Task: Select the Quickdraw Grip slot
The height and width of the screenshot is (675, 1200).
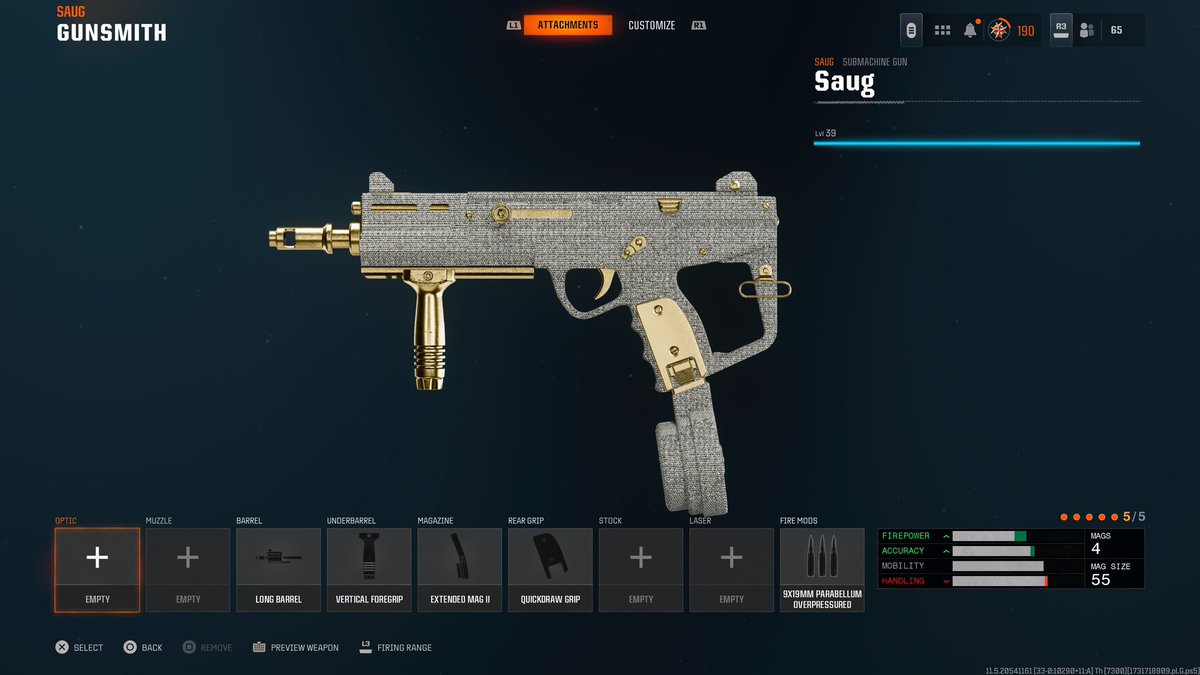Action: 550,569
